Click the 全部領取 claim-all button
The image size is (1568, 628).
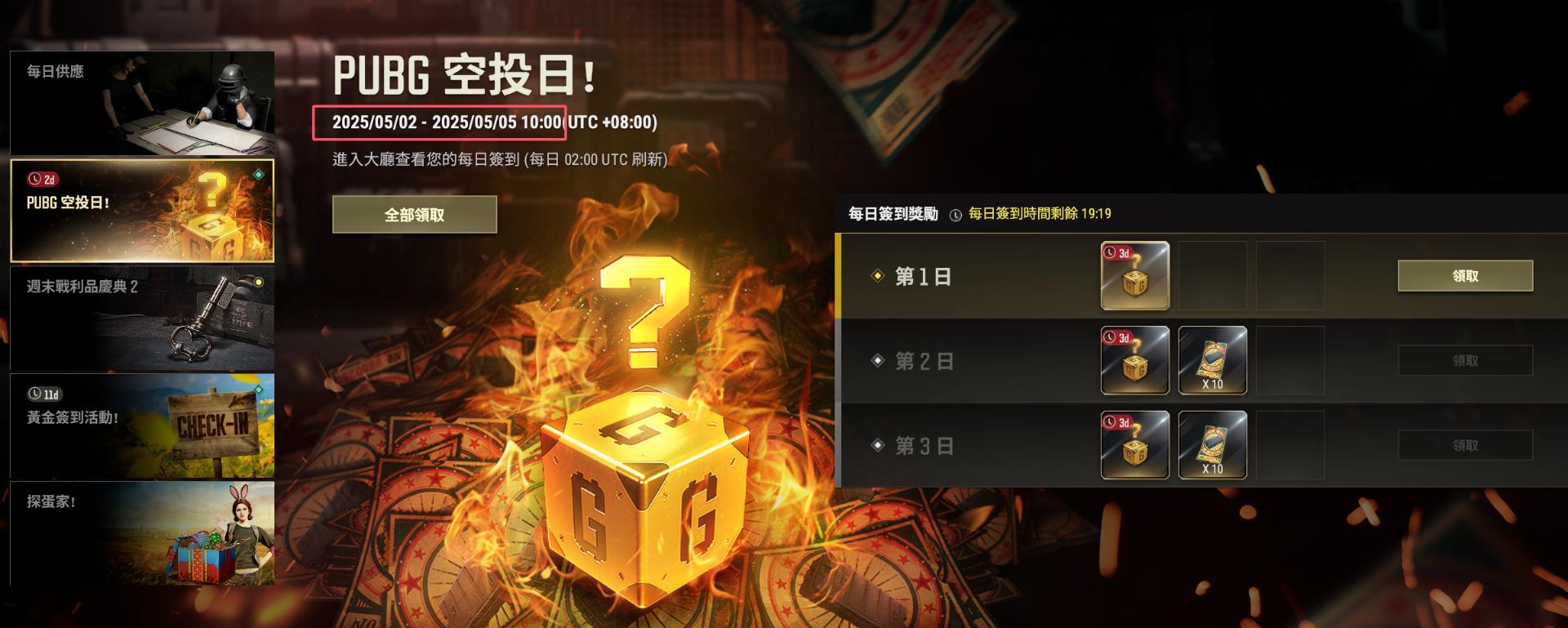click(x=414, y=213)
